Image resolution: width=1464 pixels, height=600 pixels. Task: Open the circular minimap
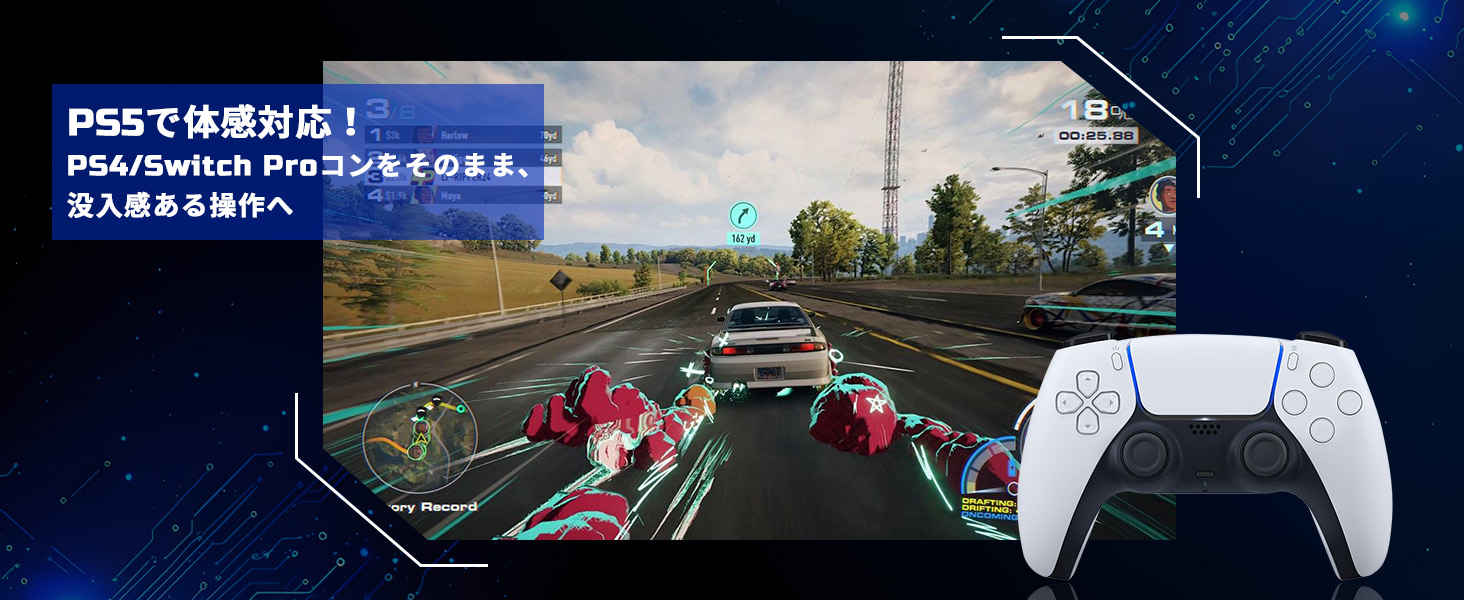[419, 434]
